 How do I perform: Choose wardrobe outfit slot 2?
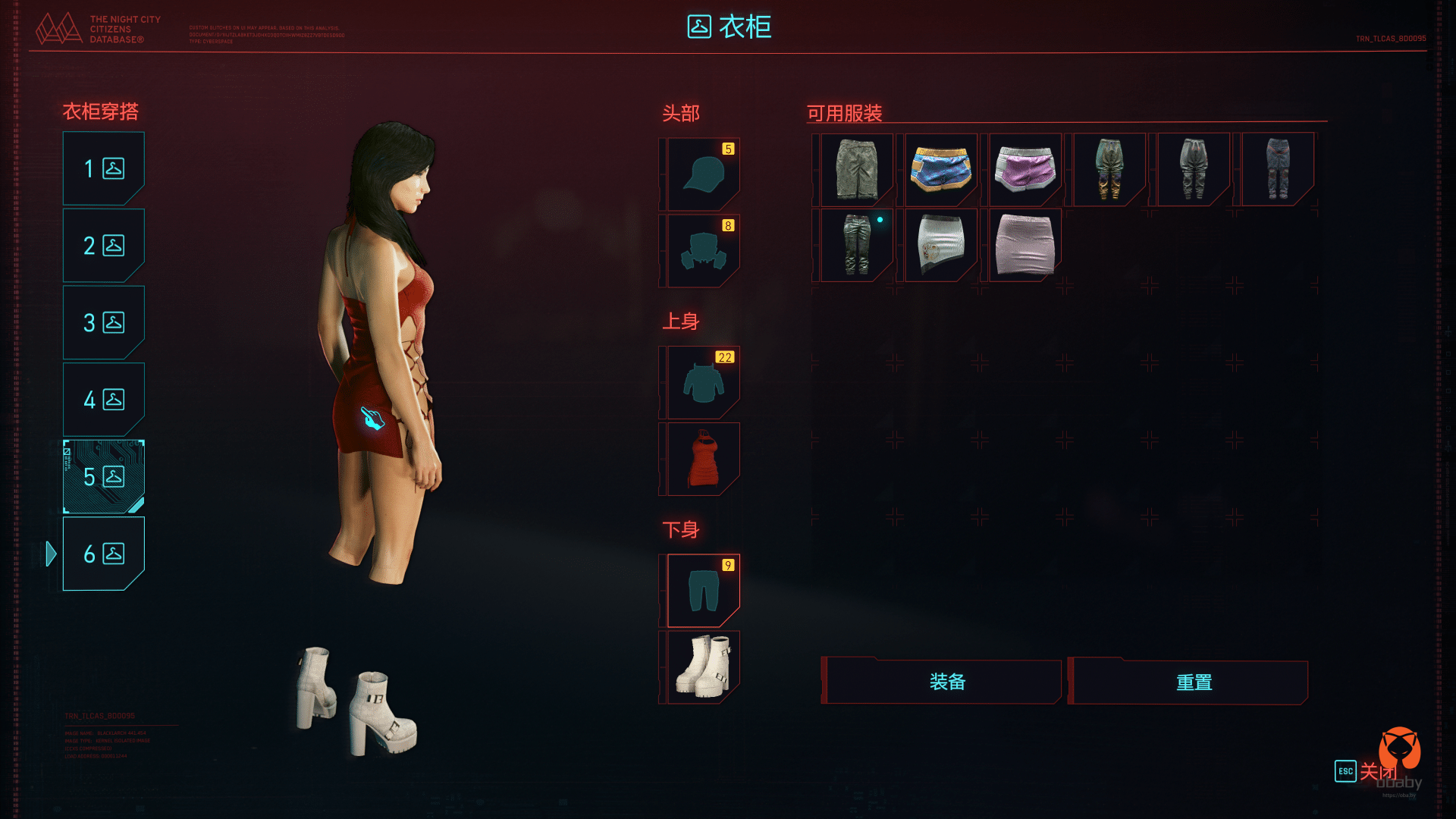point(103,246)
